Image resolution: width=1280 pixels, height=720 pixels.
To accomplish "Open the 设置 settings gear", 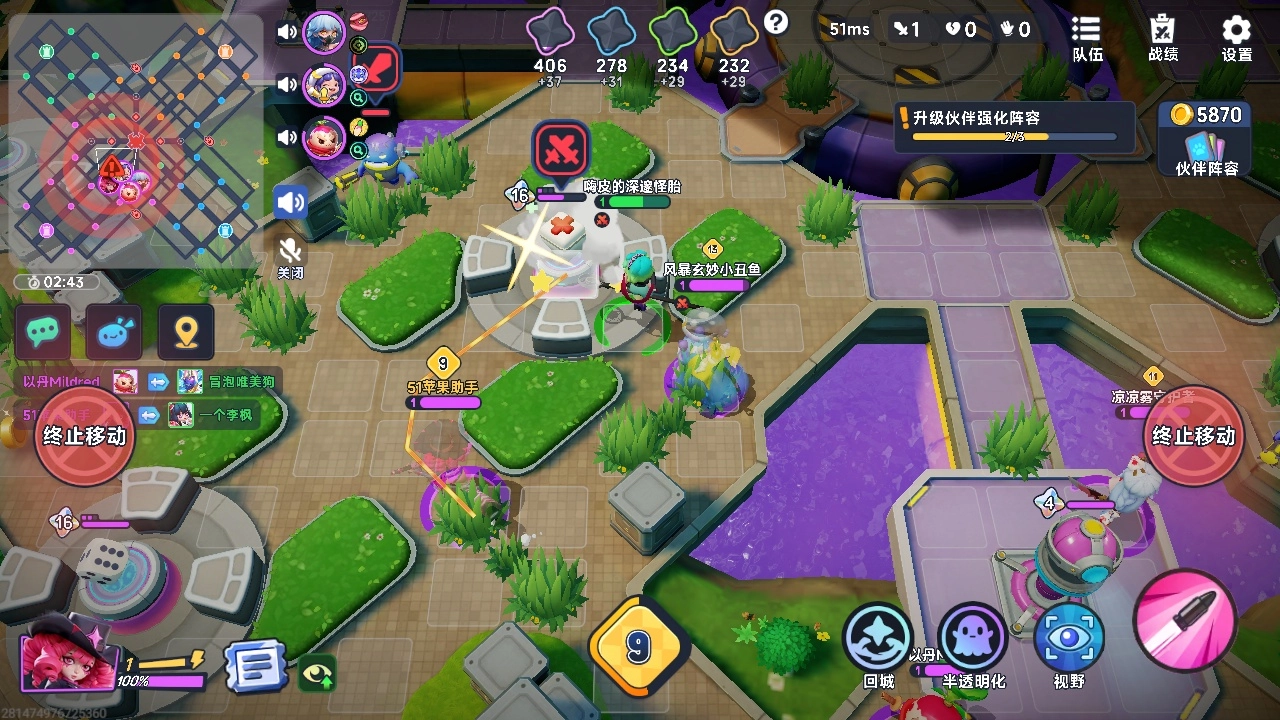I will click(1237, 38).
